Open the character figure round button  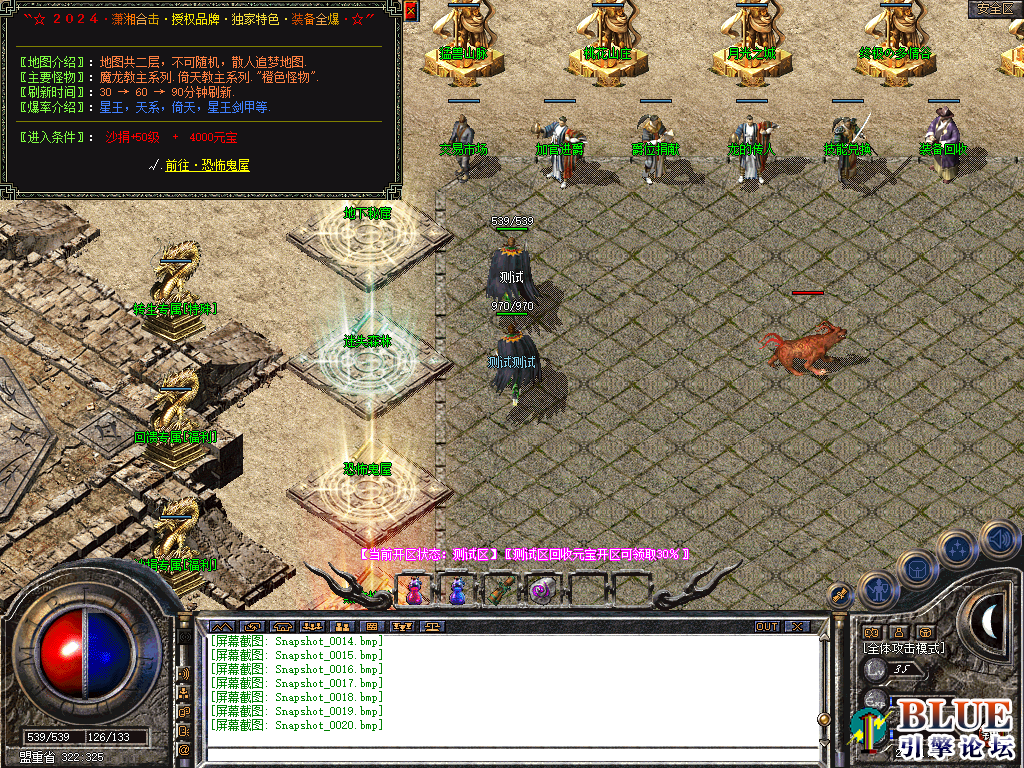[x=876, y=591]
